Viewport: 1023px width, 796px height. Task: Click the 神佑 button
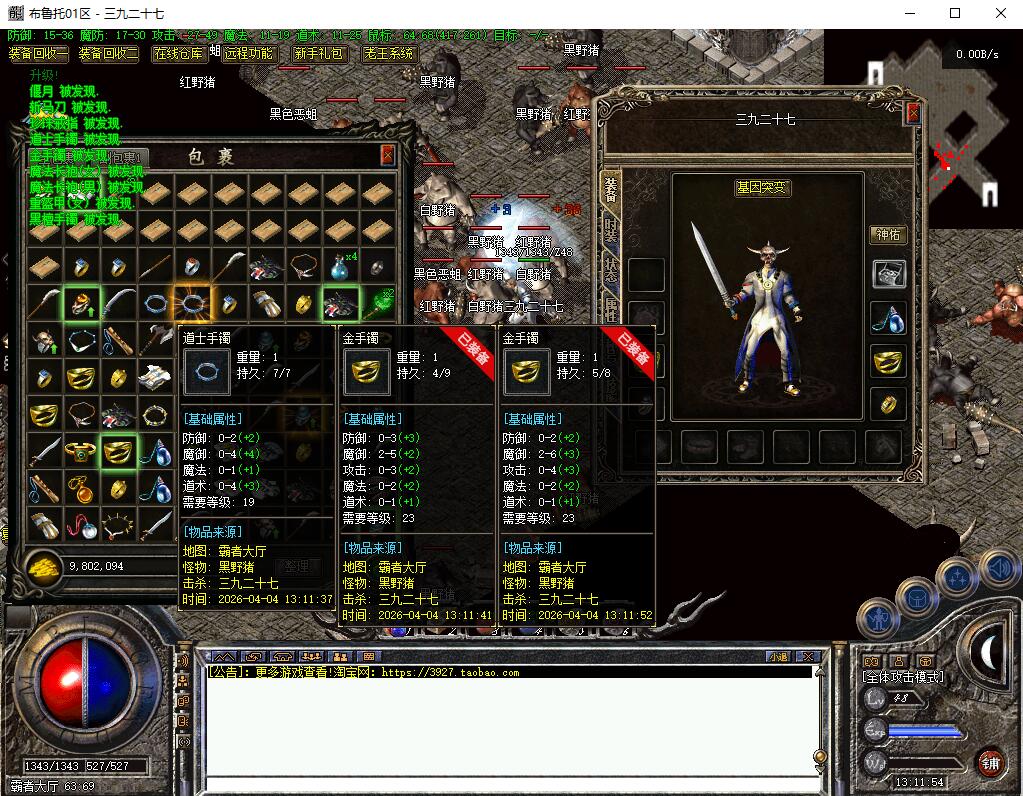887,235
